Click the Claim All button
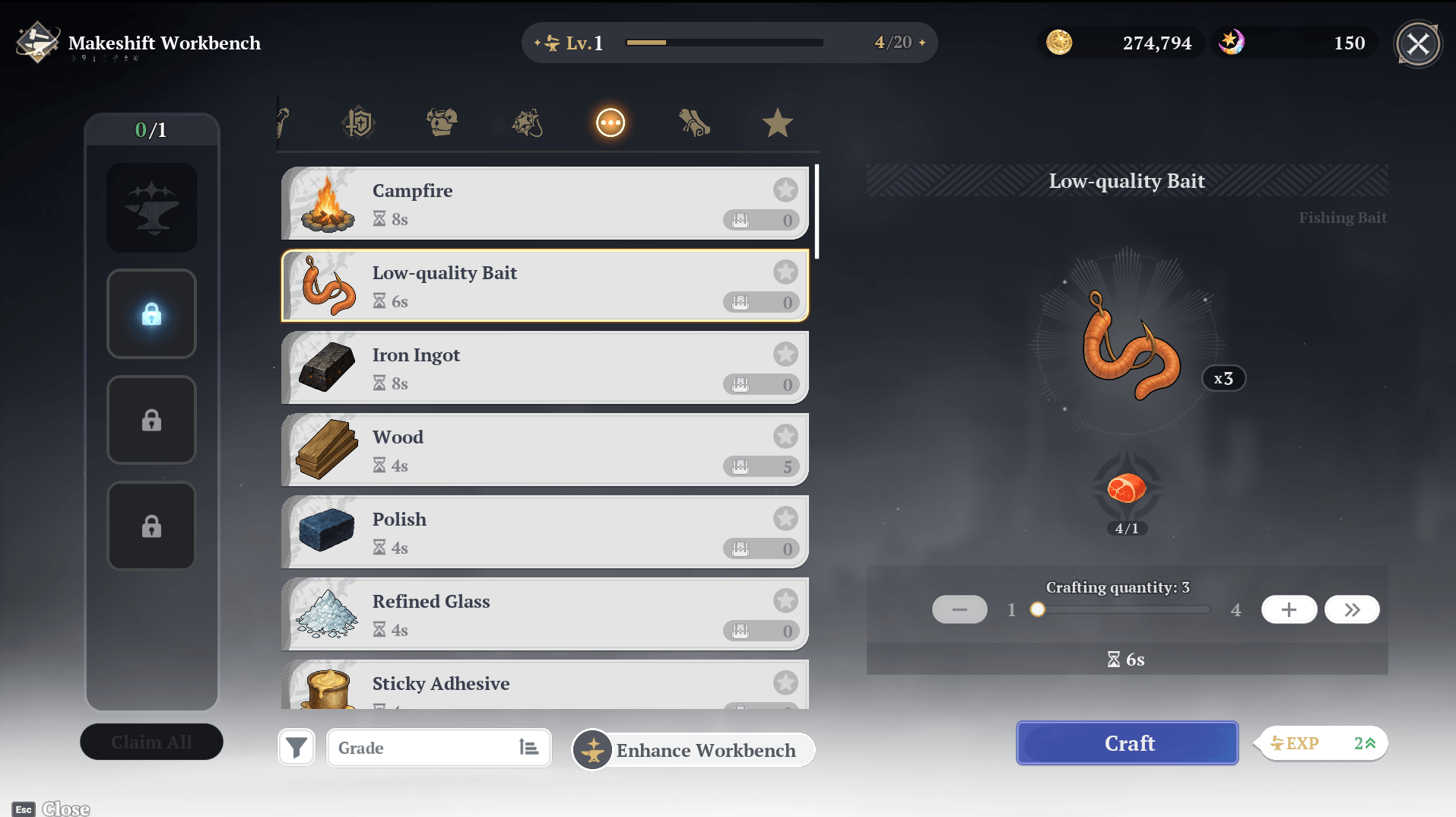The height and width of the screenshot is (817, 1456). [x=151, y=742]
